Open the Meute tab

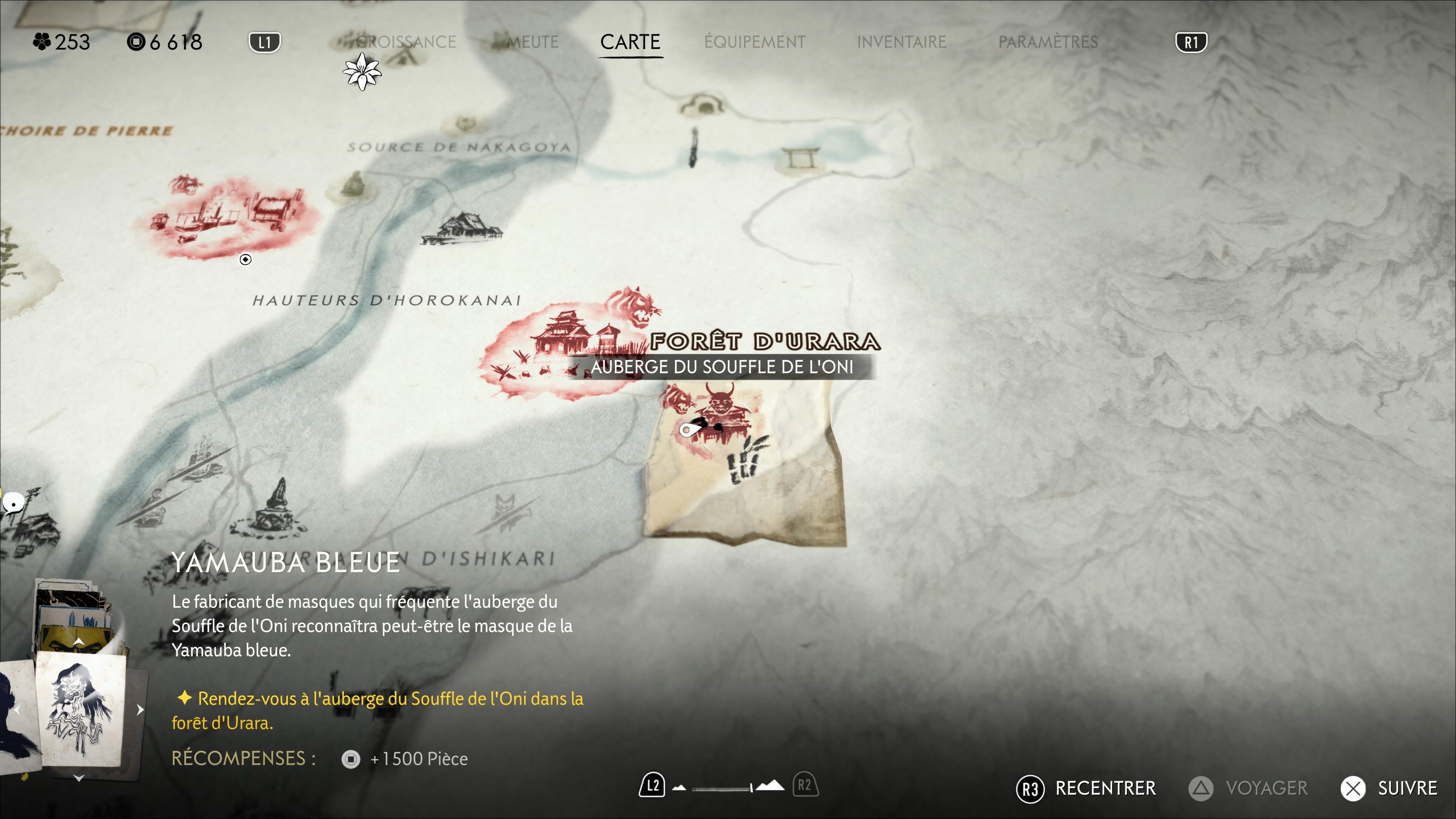(x=532, y=42)
